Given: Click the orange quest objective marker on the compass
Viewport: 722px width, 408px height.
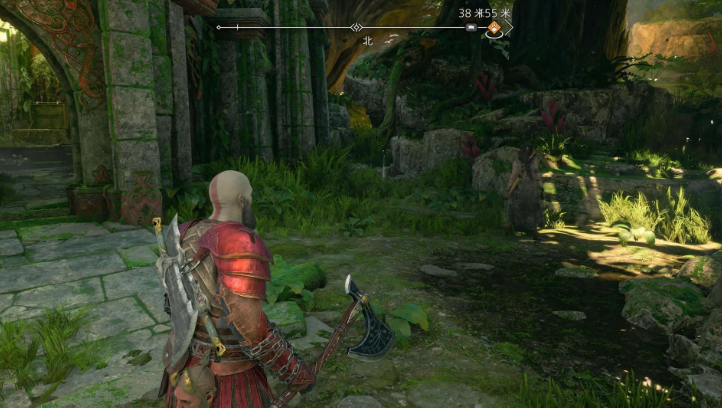Looking at the screenshot, I should (x=494, y=28).
